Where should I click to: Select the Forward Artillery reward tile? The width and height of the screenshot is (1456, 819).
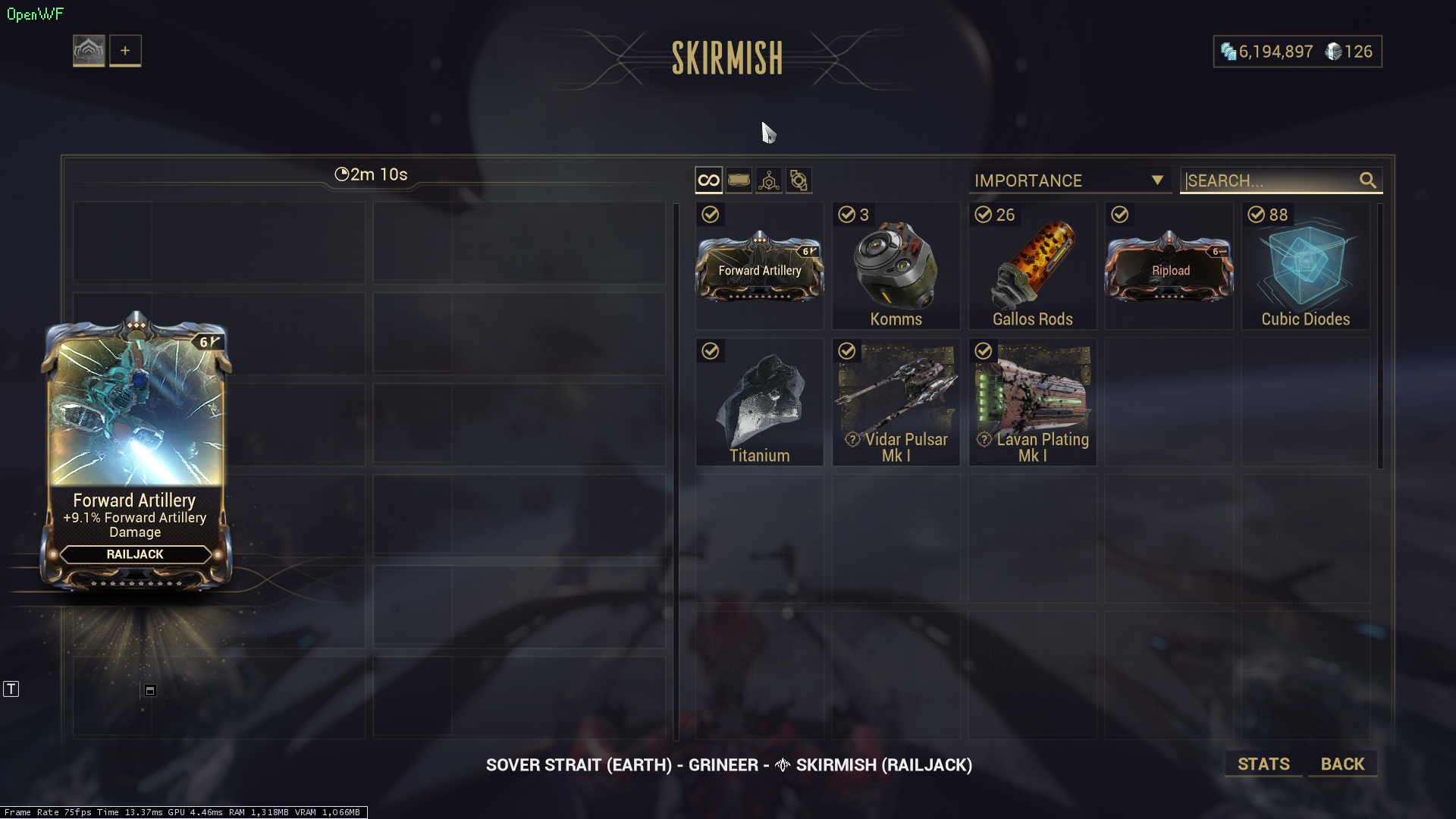760,266
